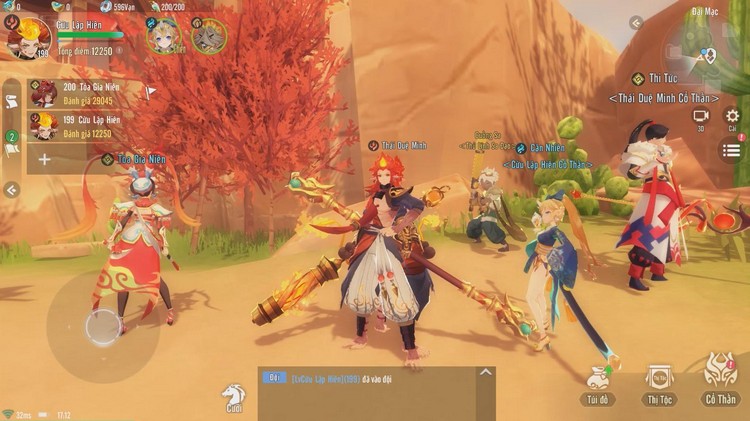
Task: Switch to the team flag tab
Action: (x=12, y=144)
